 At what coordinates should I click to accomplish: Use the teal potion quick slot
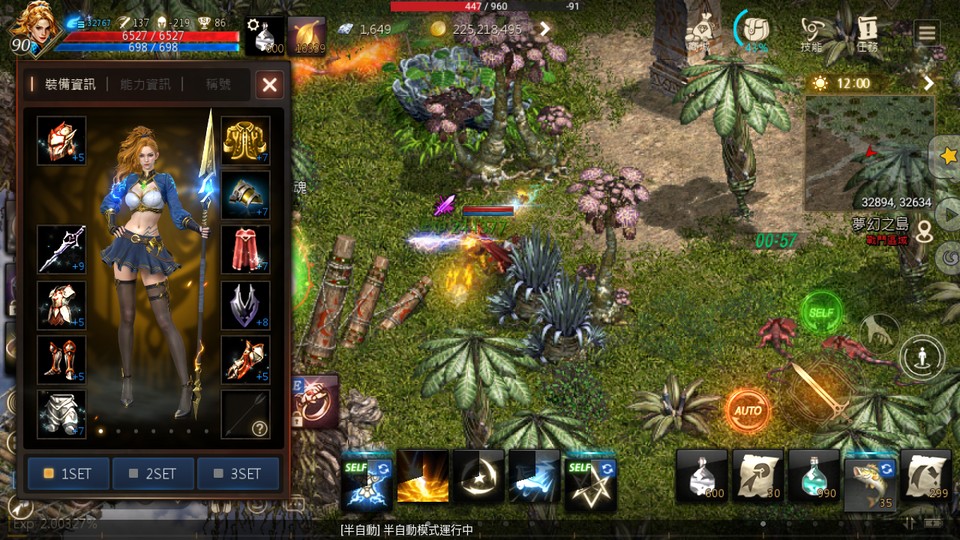[x=813, y=475]
